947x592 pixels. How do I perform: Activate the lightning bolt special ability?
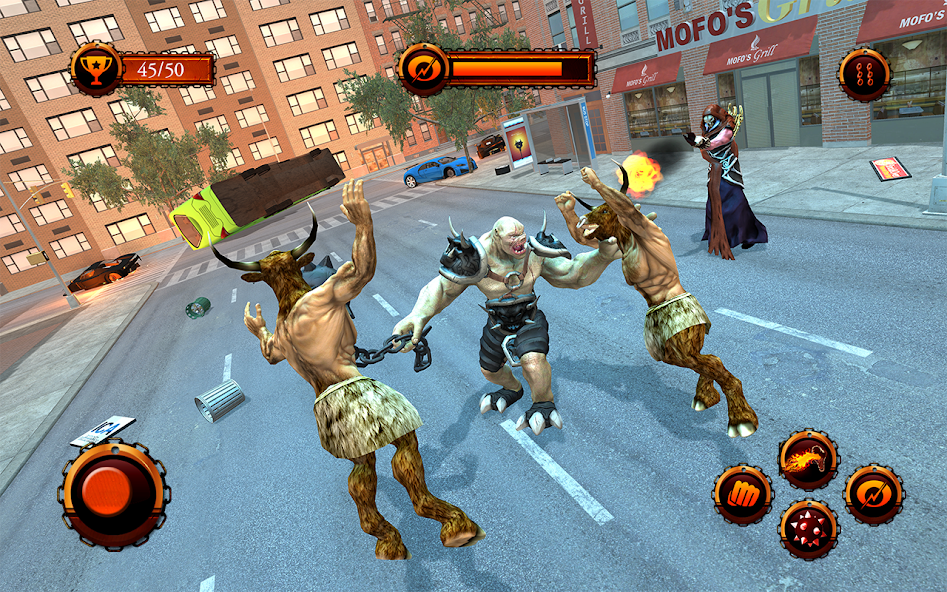tap(873, 495)
